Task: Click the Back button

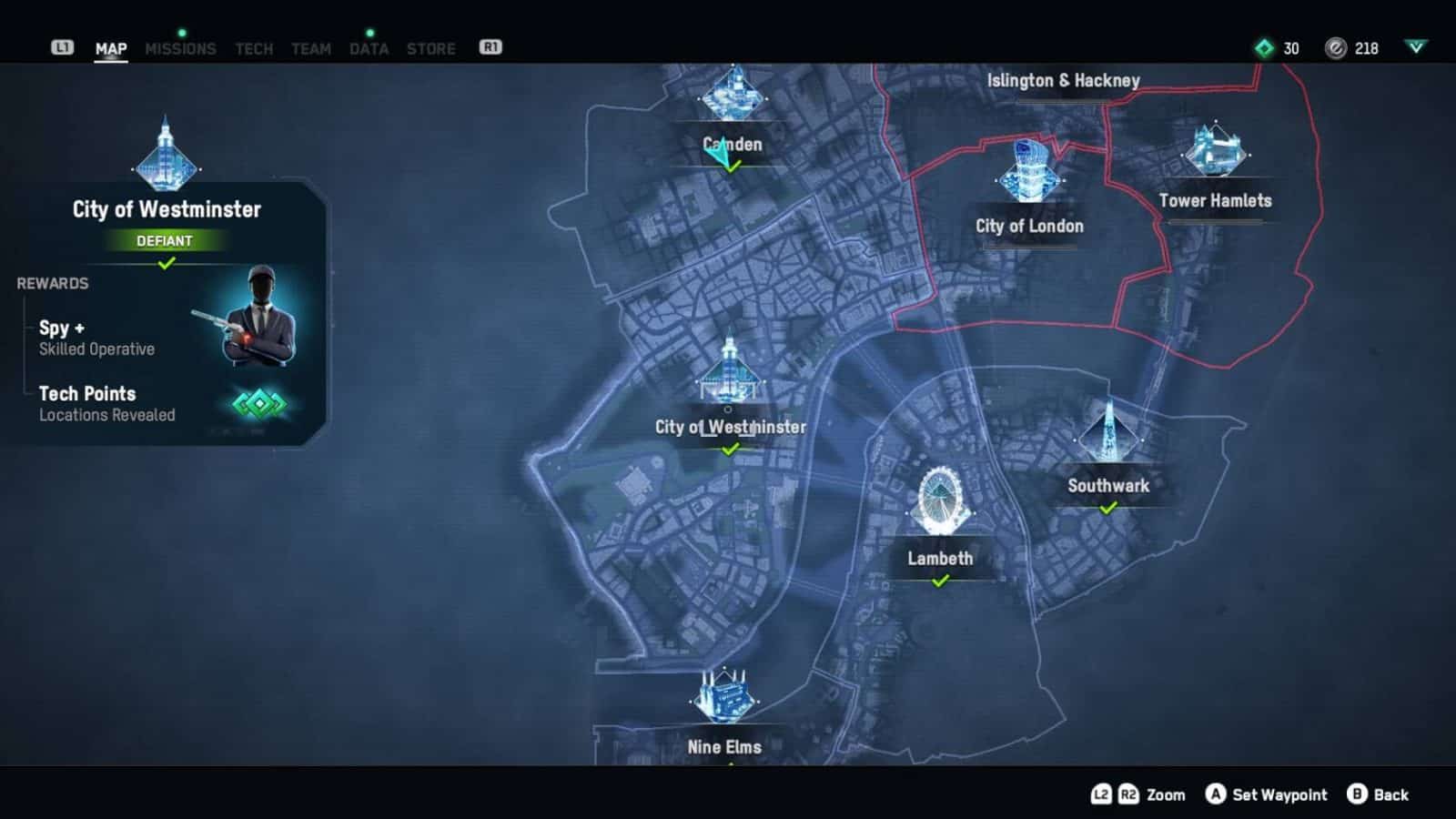Action: 1374,794
